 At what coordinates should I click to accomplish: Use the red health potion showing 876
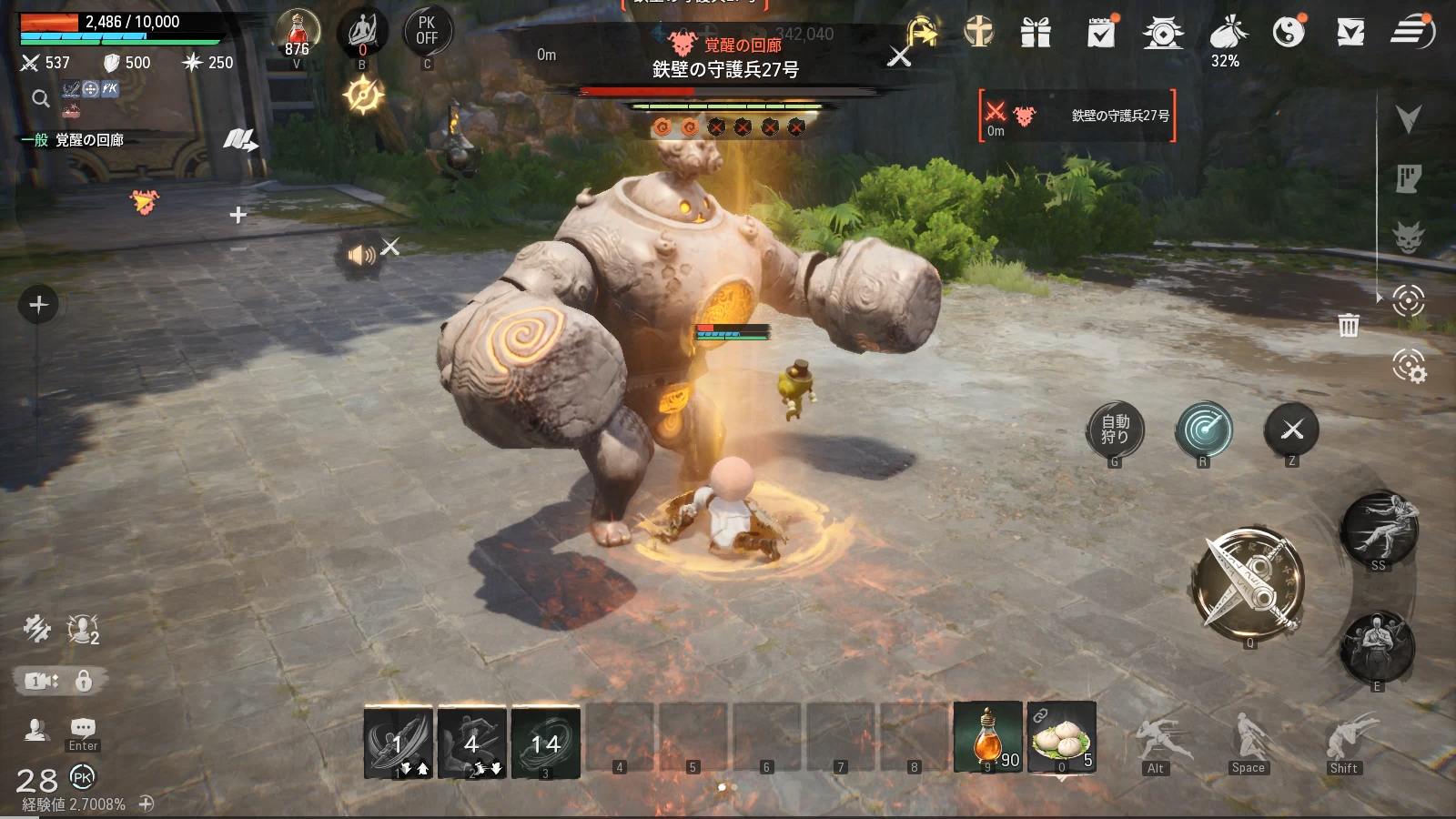pyautogui.click(x=298, y=33)
